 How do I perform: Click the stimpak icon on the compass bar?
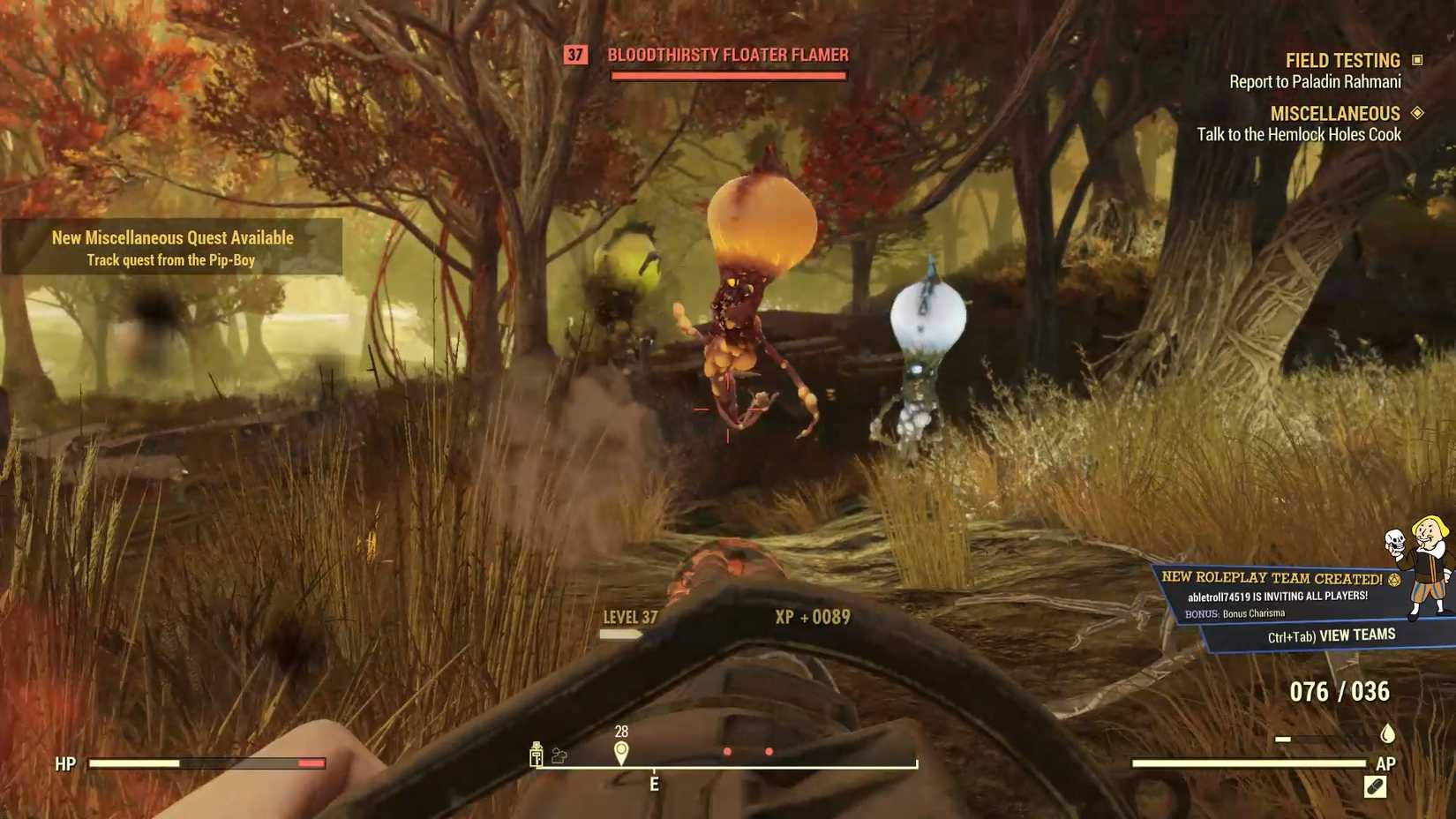(536, 755)
